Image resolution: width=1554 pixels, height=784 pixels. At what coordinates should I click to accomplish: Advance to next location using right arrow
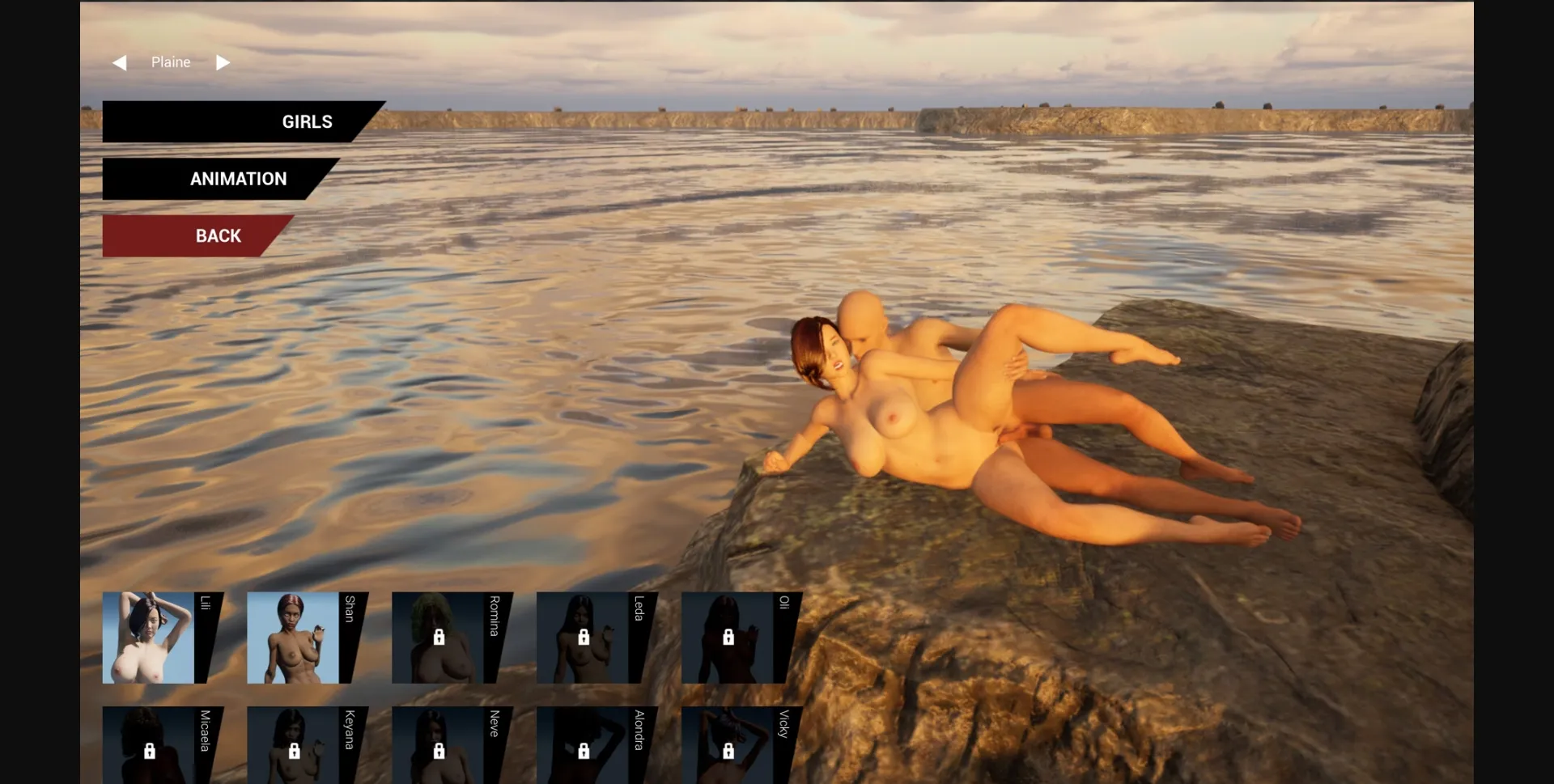(223, 61)
